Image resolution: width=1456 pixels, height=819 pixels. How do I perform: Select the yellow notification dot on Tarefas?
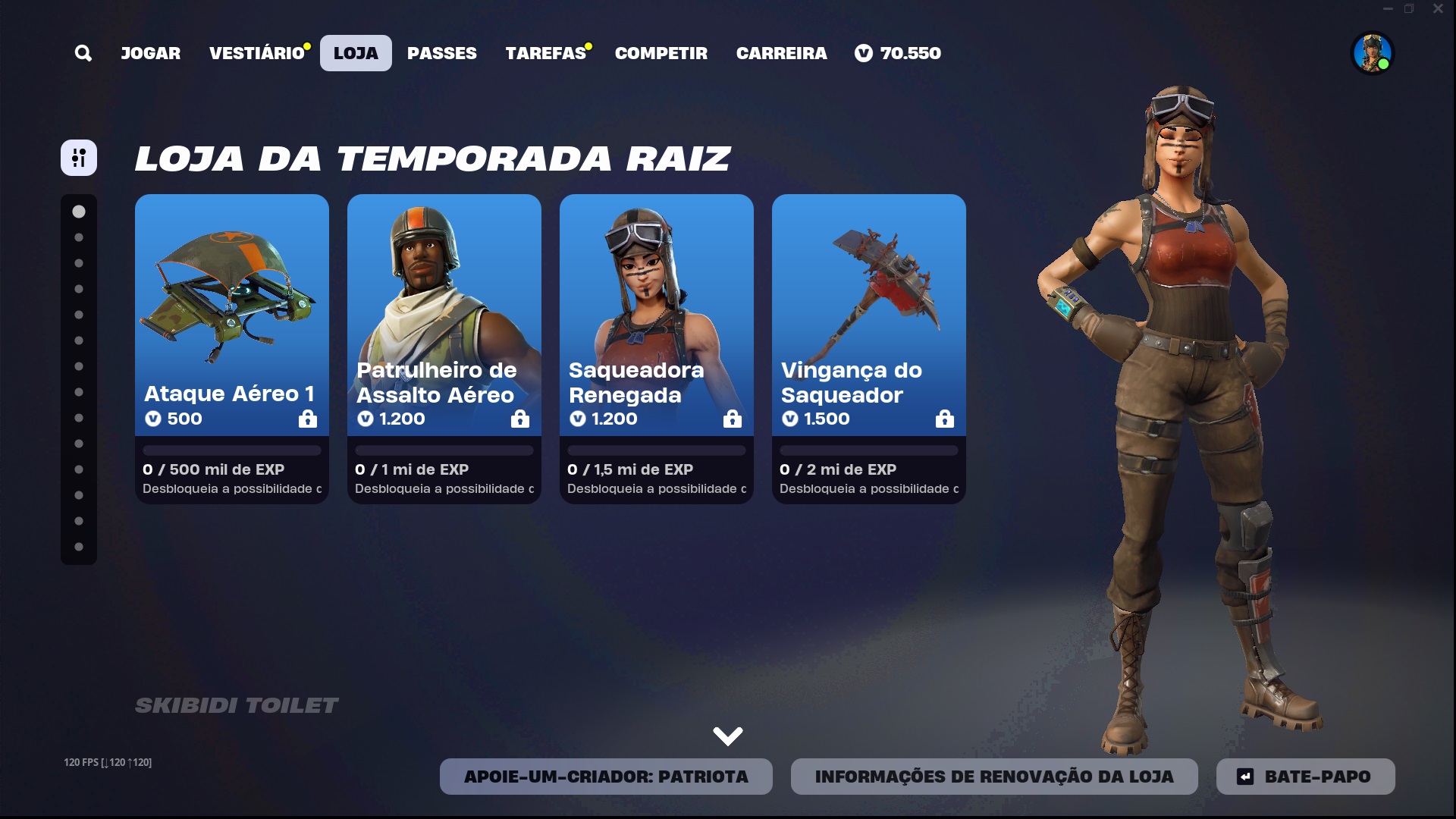click(x=589, y=45)
